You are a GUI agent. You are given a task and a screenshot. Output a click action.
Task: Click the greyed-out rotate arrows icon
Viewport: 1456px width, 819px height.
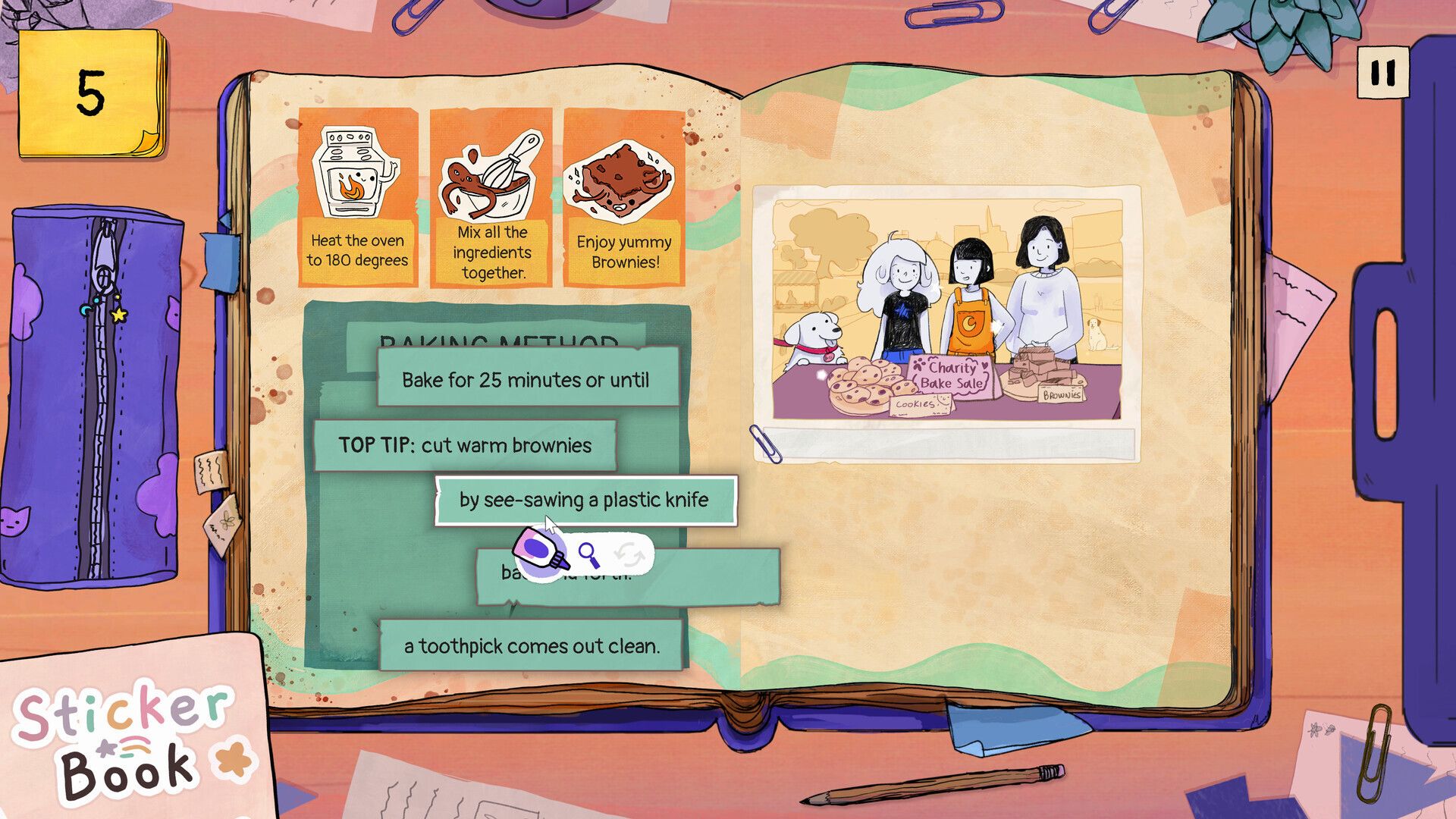629,555
